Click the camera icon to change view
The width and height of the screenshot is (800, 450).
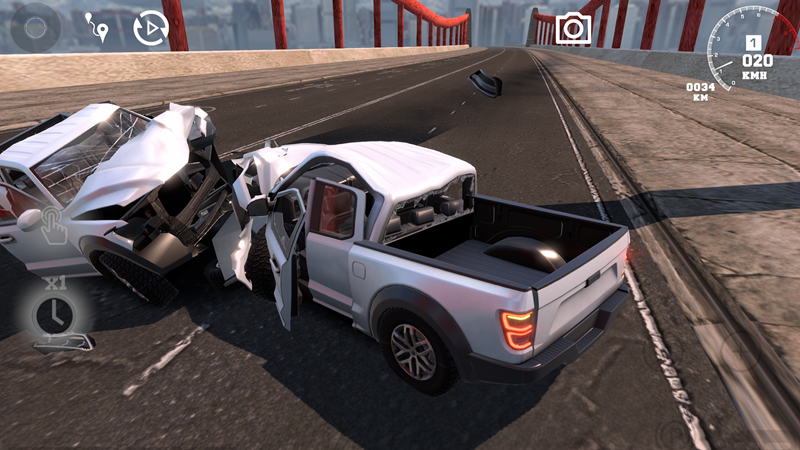(573, 28)
